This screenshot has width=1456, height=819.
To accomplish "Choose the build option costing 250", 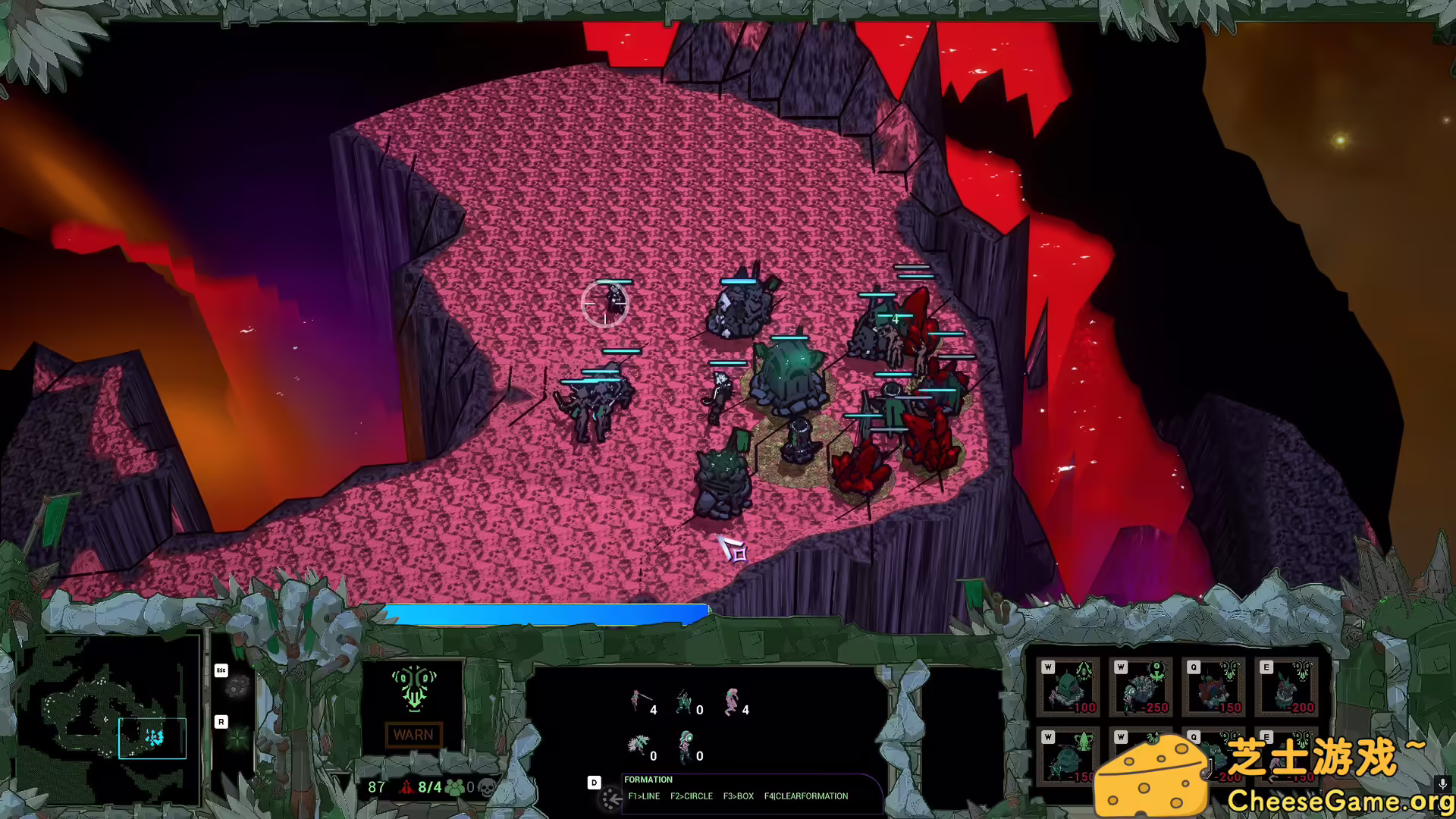I will tap(1141, 687).
